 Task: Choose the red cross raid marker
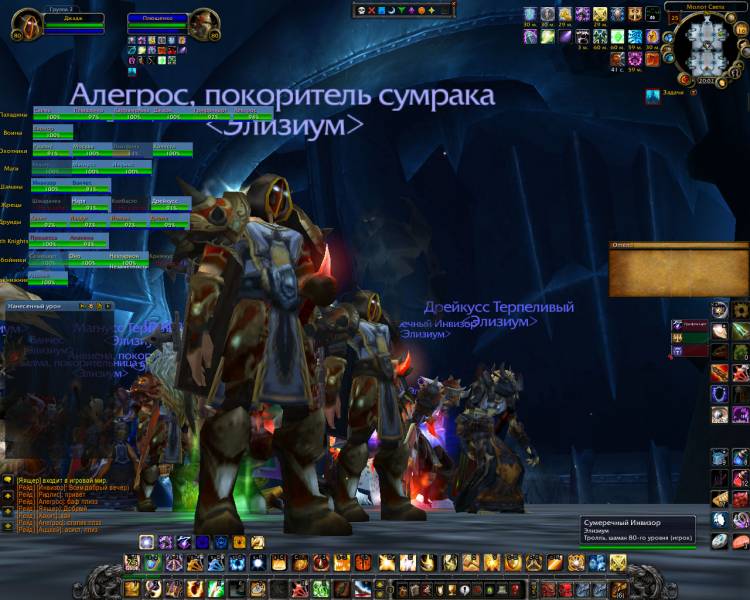tap(372, 11)
